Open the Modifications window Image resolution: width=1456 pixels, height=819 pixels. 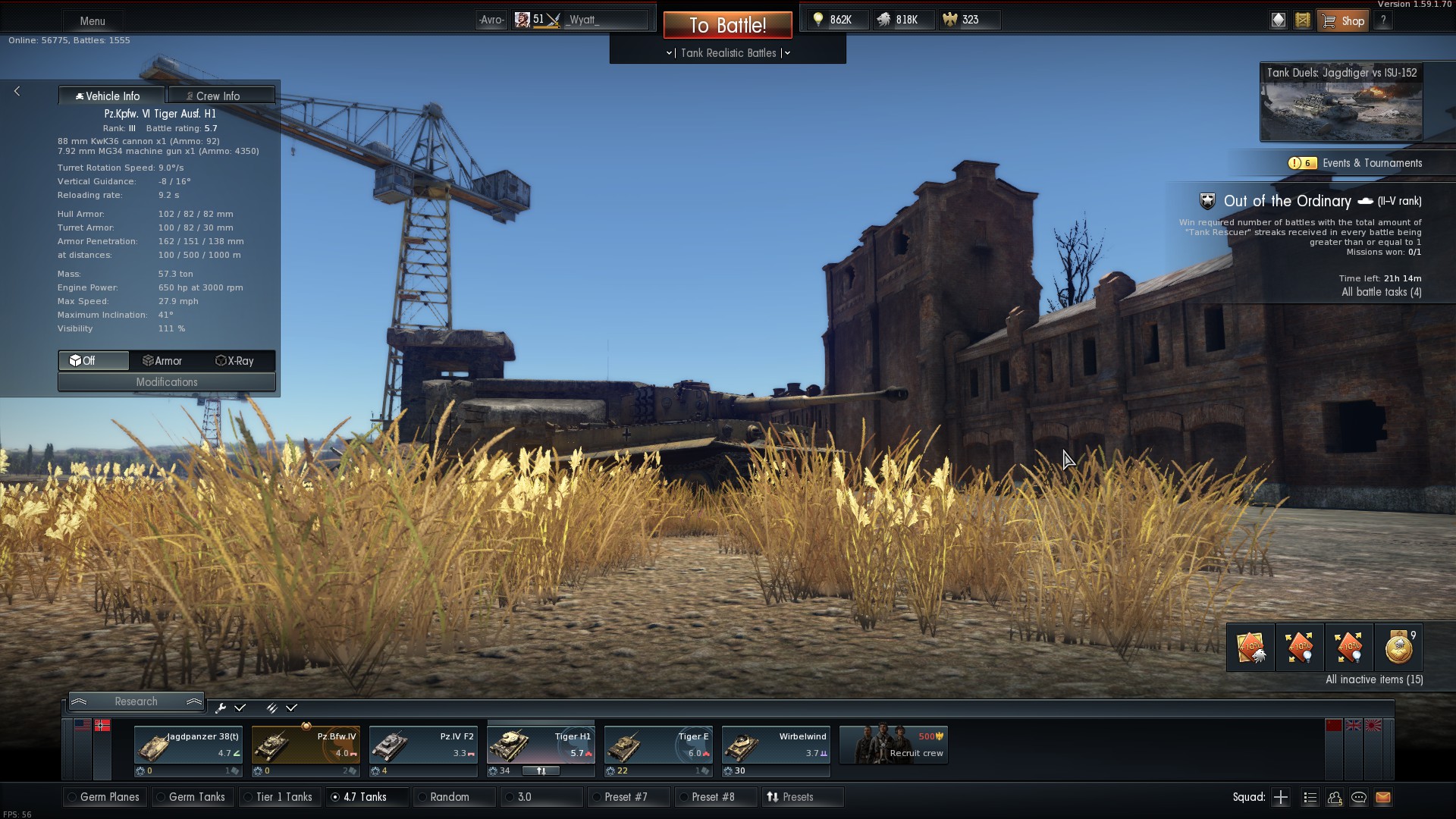(167, 382)
